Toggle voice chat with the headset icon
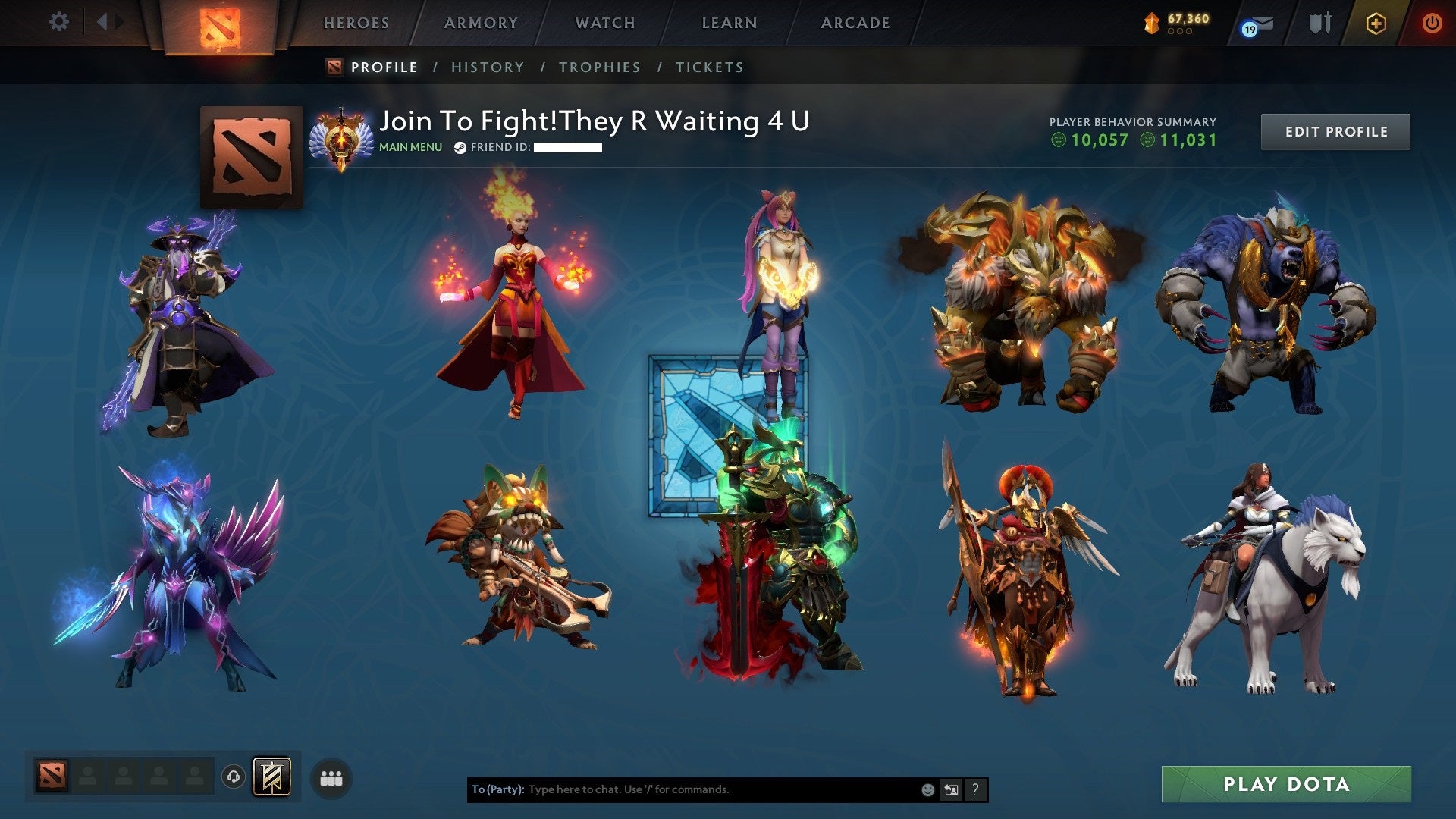Viewport: 1456px width, 819px height. (x=234, y=777)
